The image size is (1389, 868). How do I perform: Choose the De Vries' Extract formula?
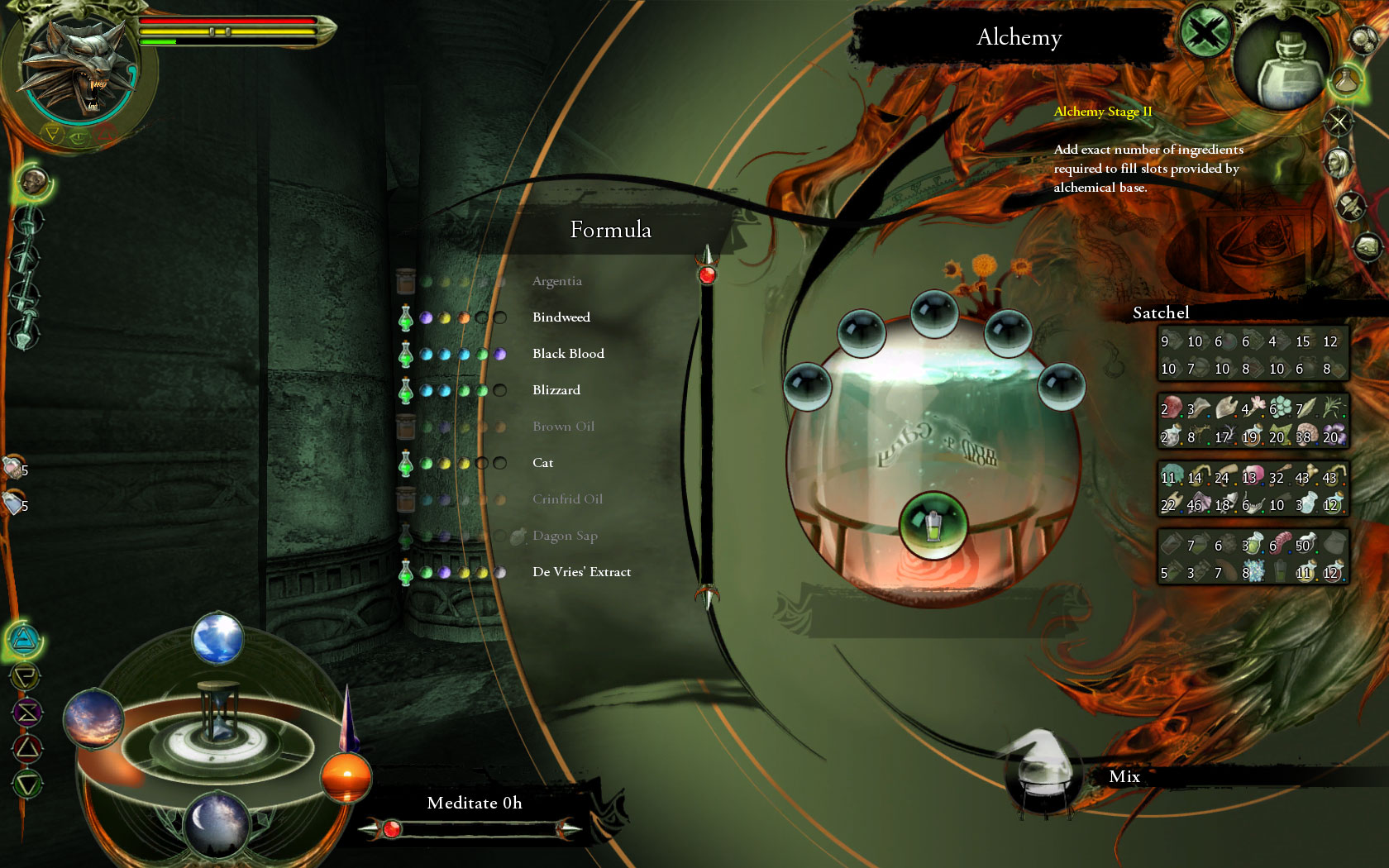point(581,572)
